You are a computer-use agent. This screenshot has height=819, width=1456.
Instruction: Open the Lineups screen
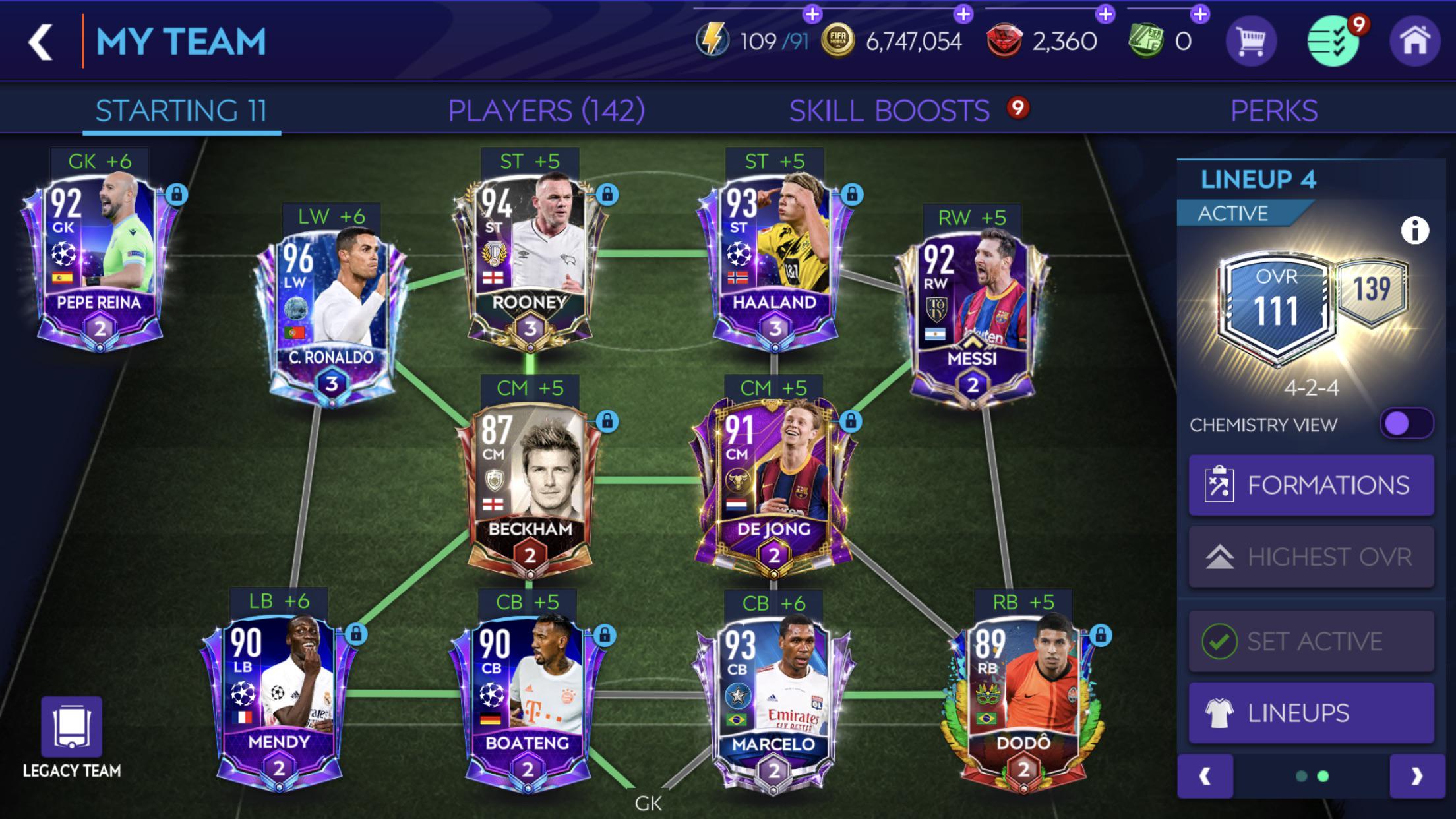point(1310,713)
